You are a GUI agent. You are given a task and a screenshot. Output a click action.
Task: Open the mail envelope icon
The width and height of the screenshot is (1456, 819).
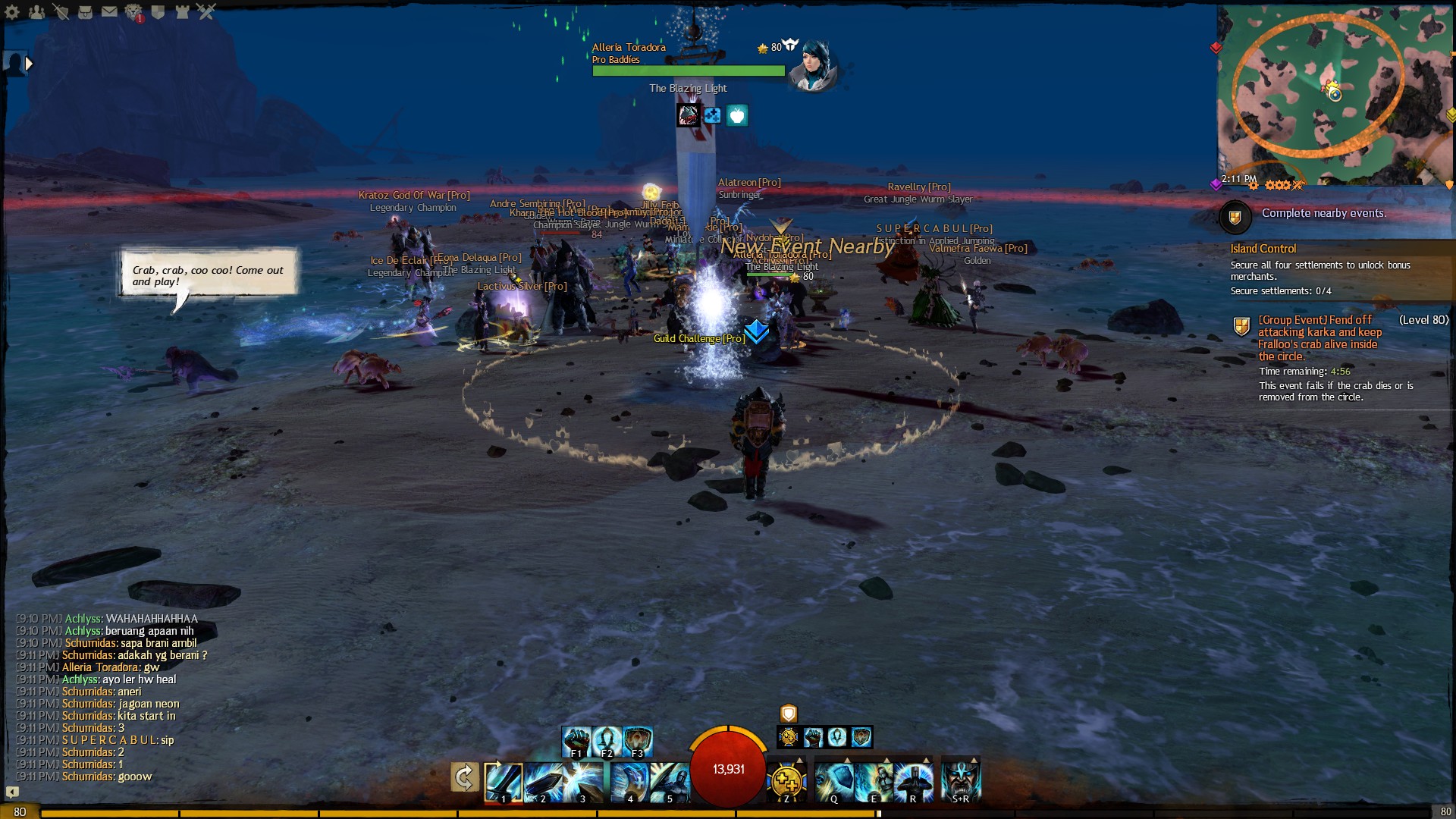click(x=109, y=11)
